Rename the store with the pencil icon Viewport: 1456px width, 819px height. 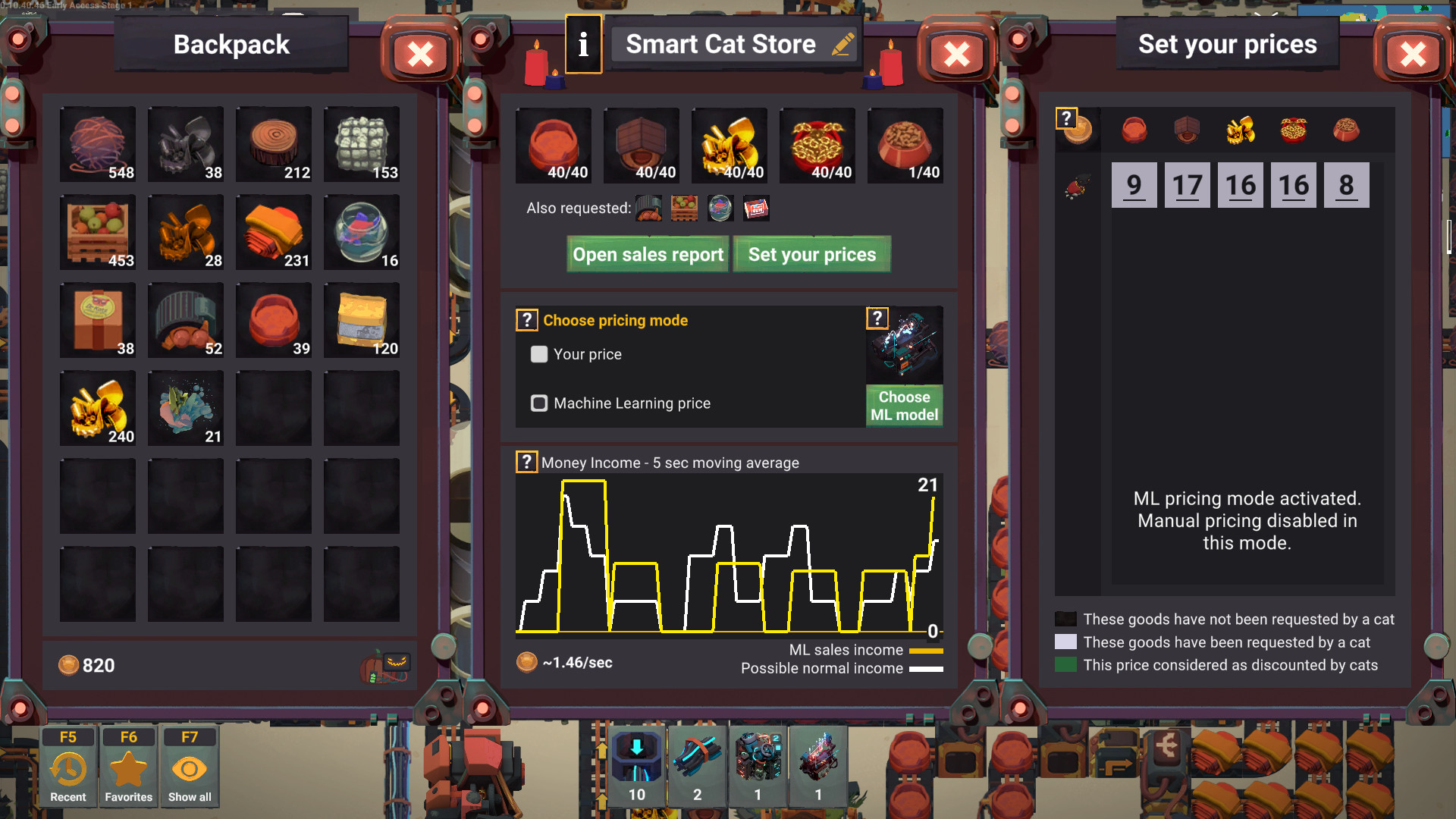coord(843,45)
